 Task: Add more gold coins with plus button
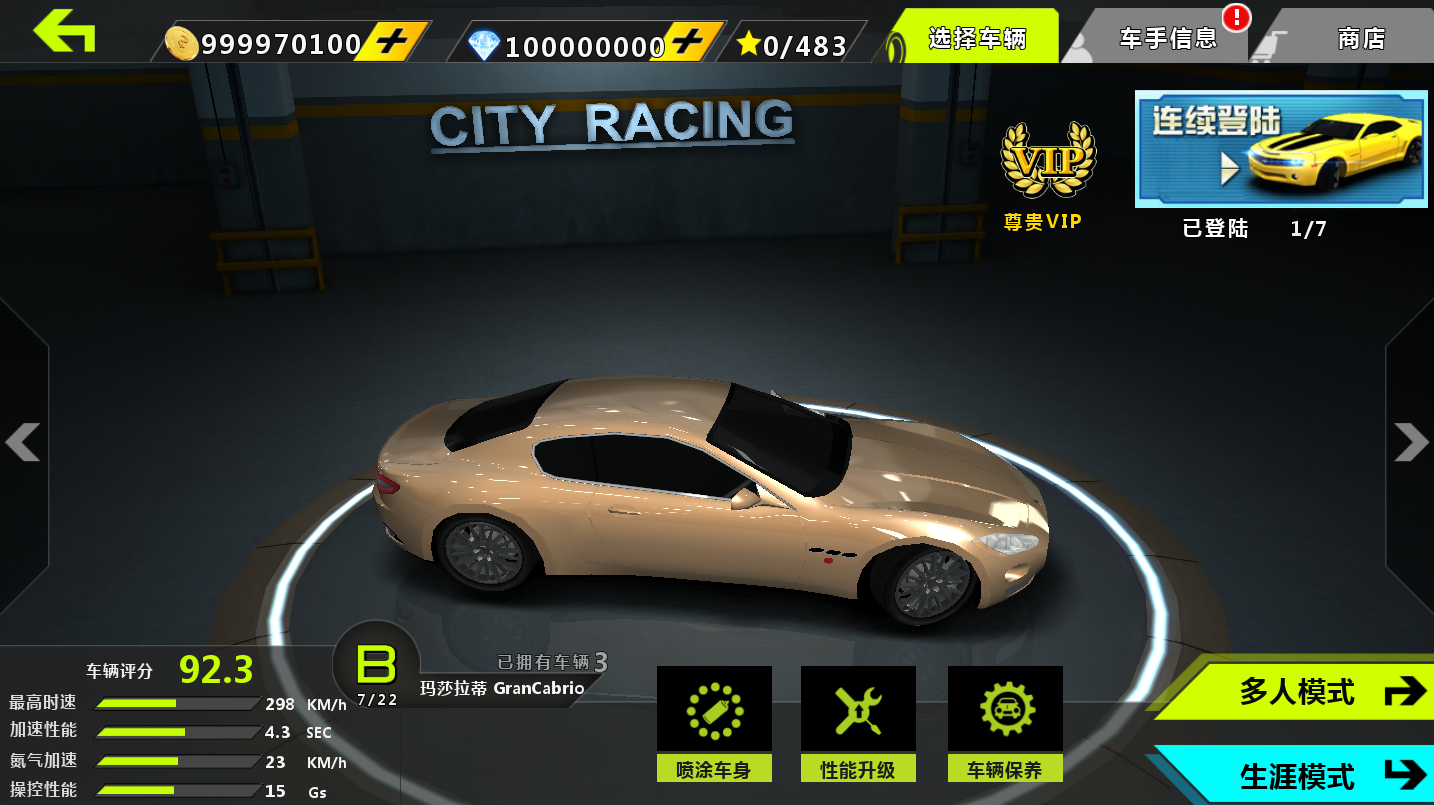pyautogui.click(x=391, y=43)
